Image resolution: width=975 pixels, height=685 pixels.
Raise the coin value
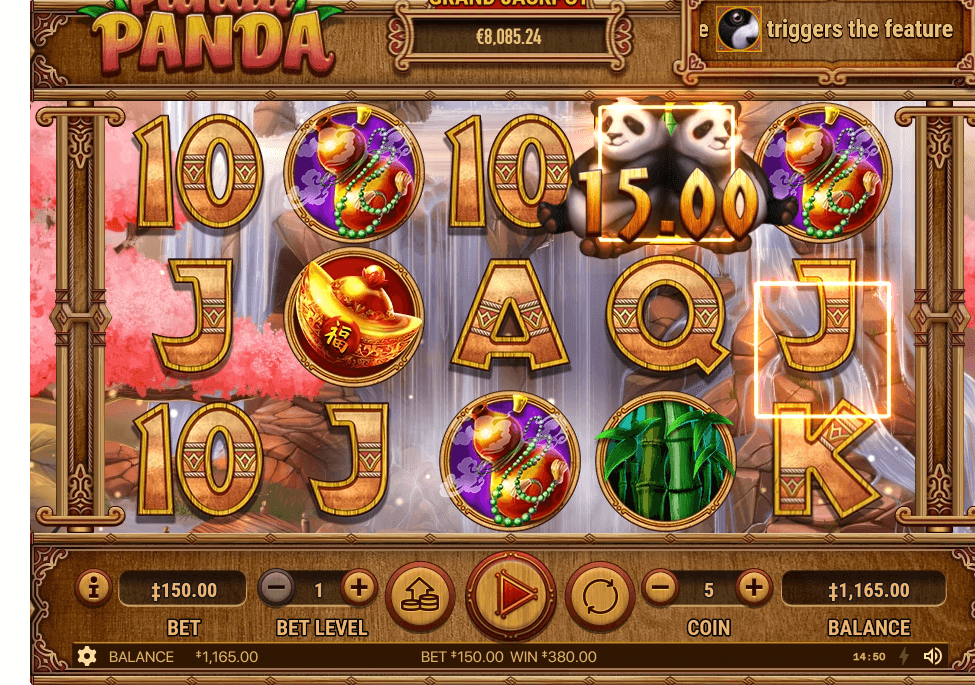[755, 588]
